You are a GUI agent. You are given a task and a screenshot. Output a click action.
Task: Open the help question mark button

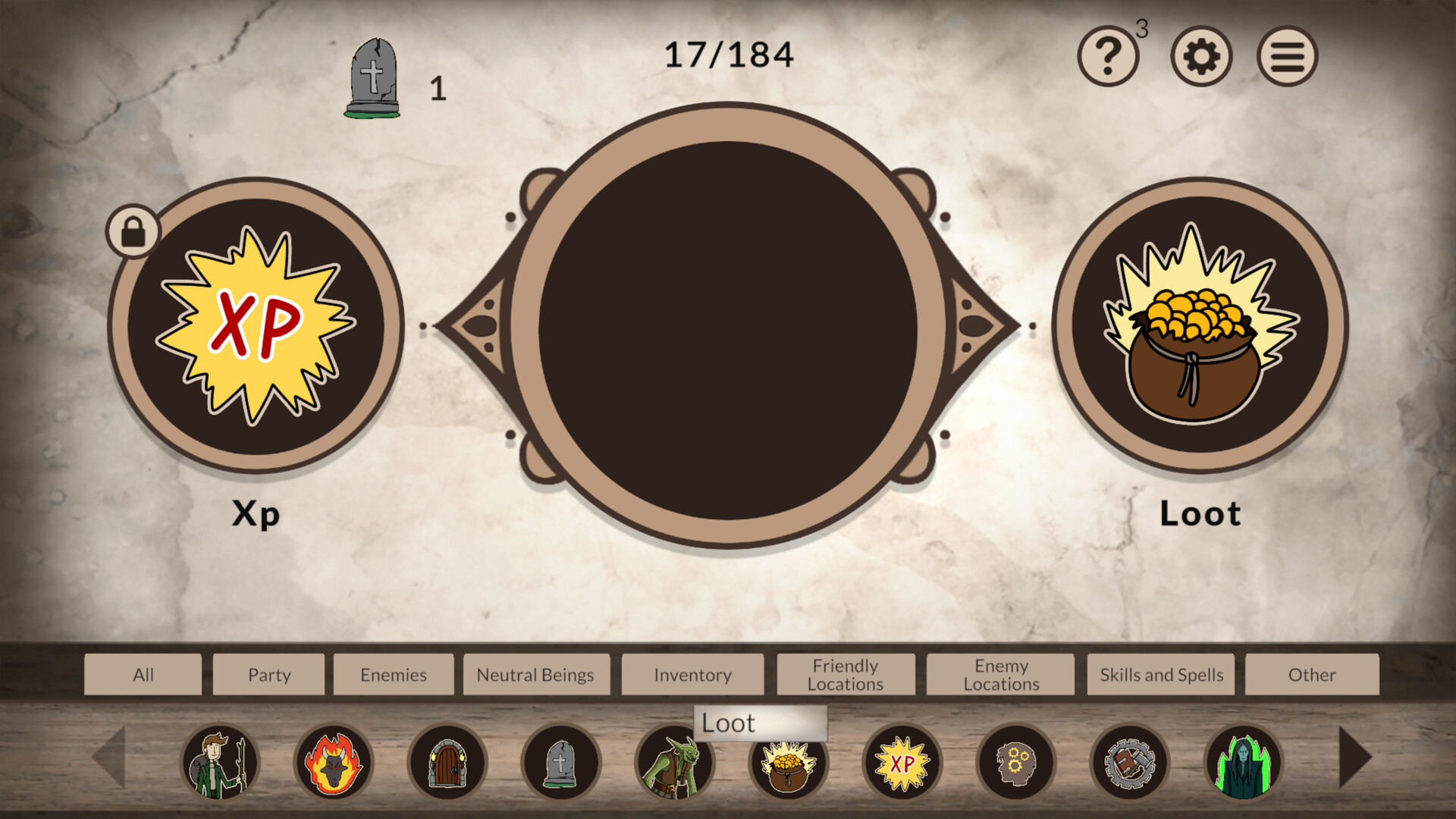[1108, 55]
